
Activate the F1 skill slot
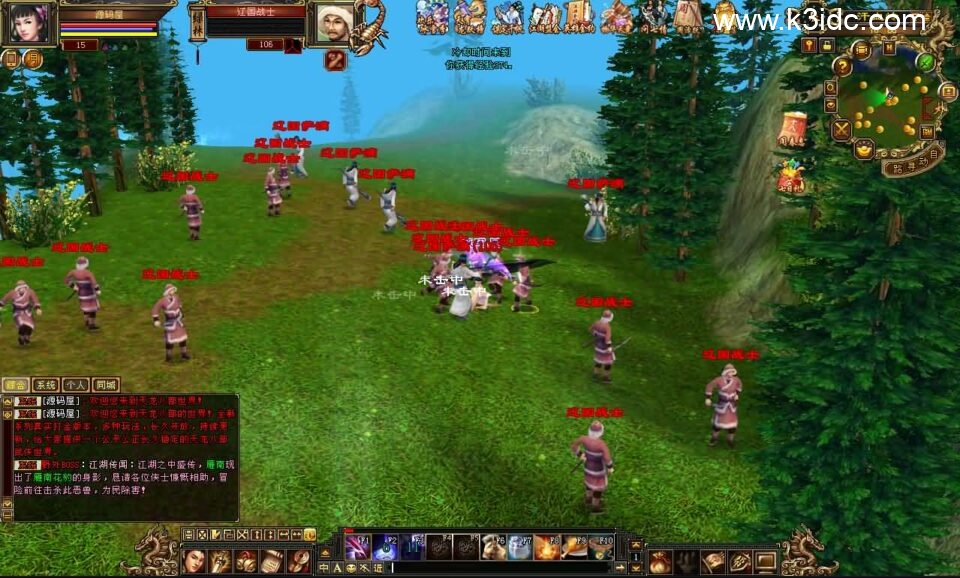[357, 547]
